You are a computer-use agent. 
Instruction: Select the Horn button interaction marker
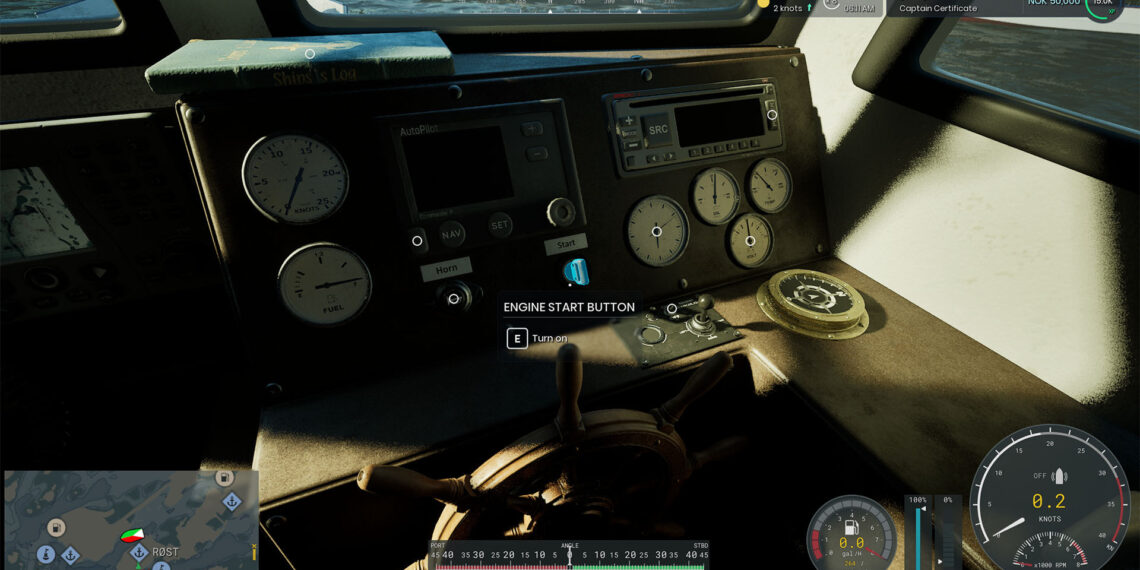[453, 298]
